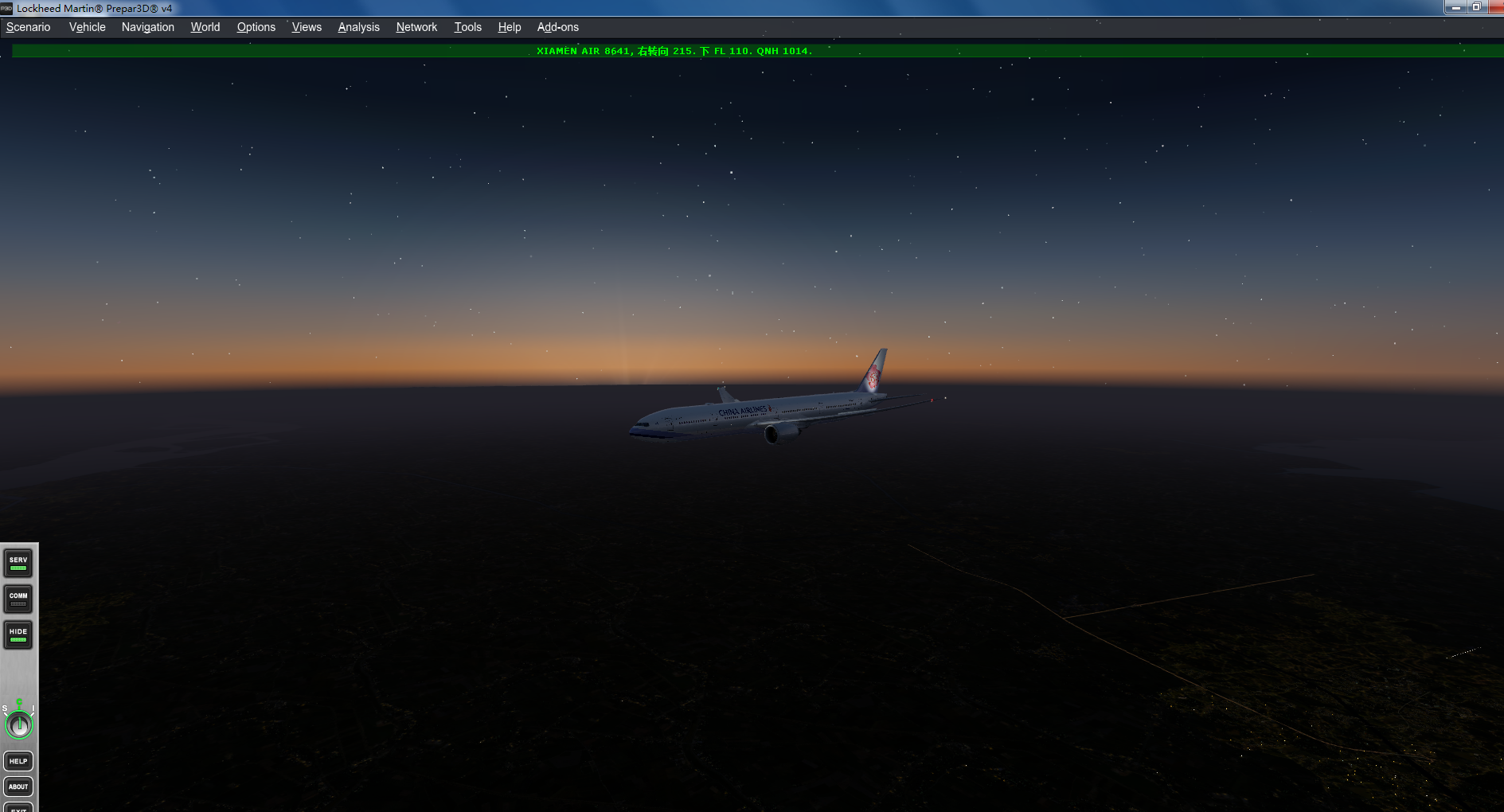Open the World menu

tap(205, 26)
